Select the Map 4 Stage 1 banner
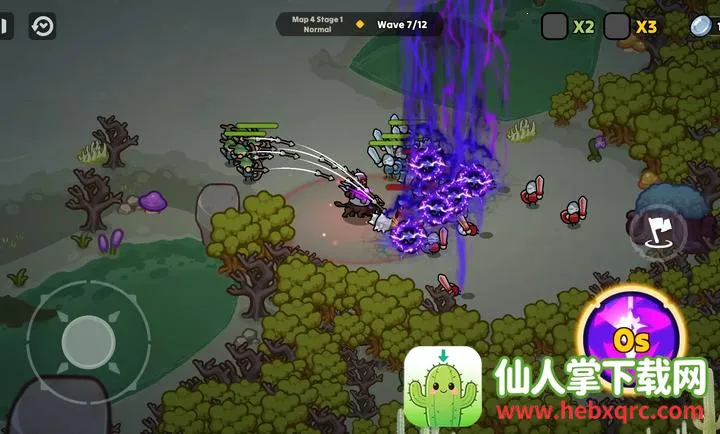The width and height of the screenshot is (720, 434). [x=317, y=24]
